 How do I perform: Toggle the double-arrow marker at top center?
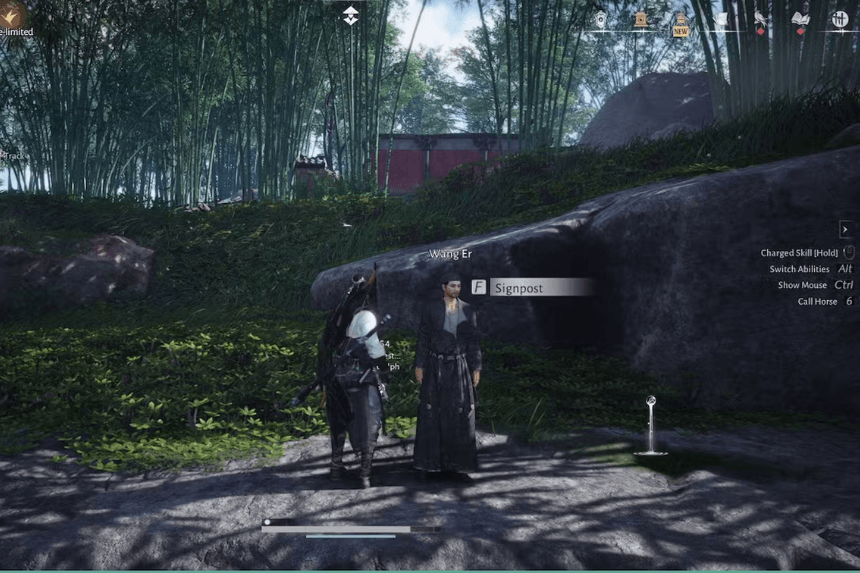pyautogui.click(x=351, y=15)
